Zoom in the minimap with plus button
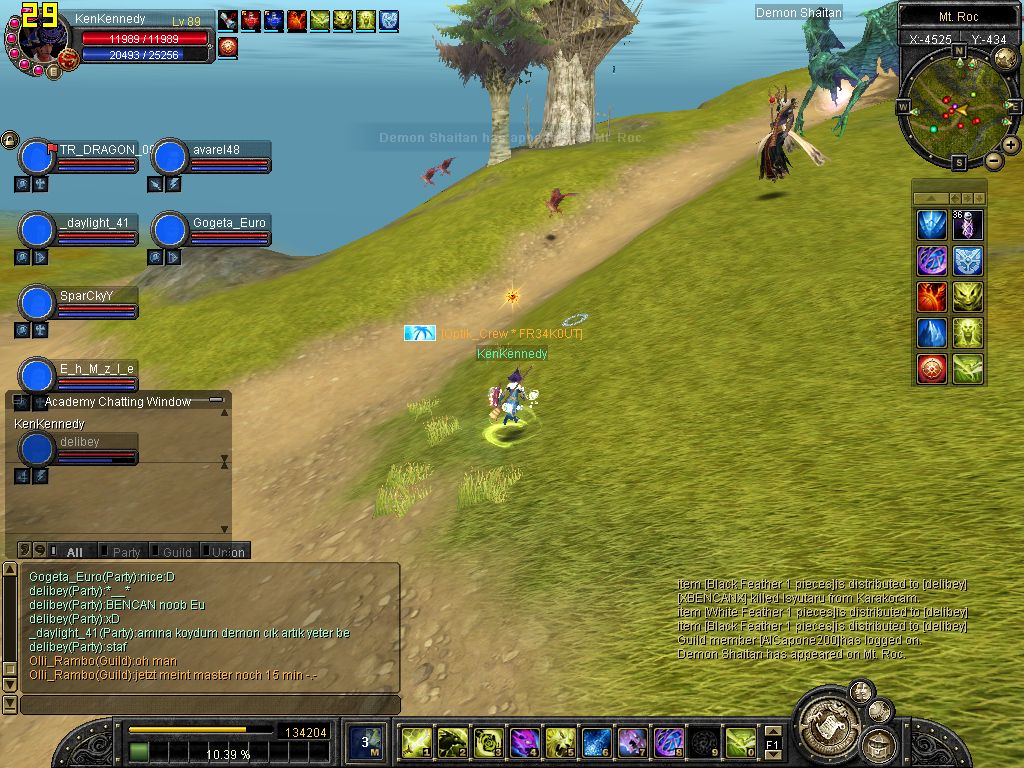1024x768 pixels. 1011,145
